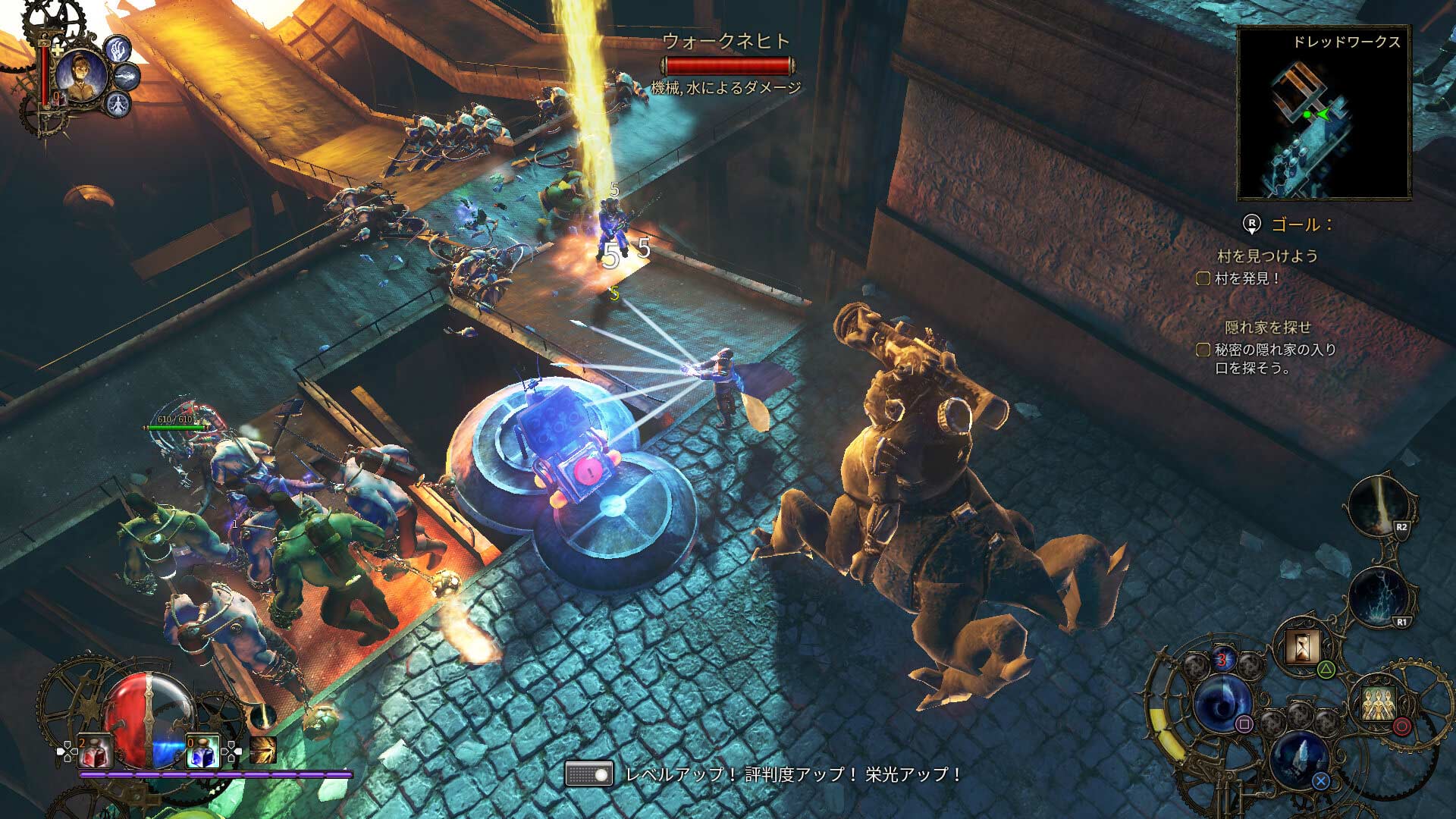Use the red health potion
Image resolution: width=1456 pixels, height=819 pixels.
95,752
